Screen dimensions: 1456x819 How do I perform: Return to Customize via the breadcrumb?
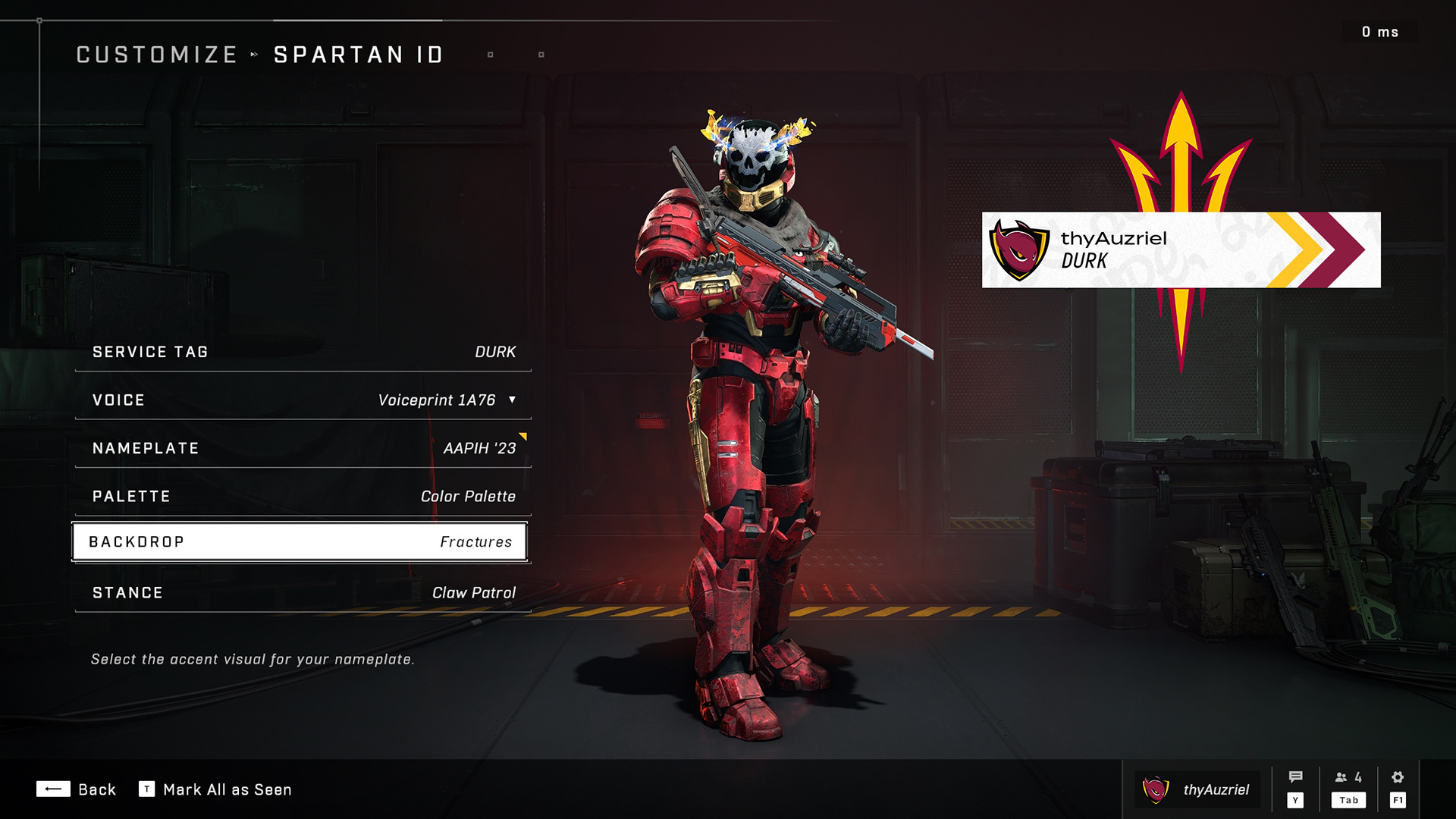pos(157,55)
